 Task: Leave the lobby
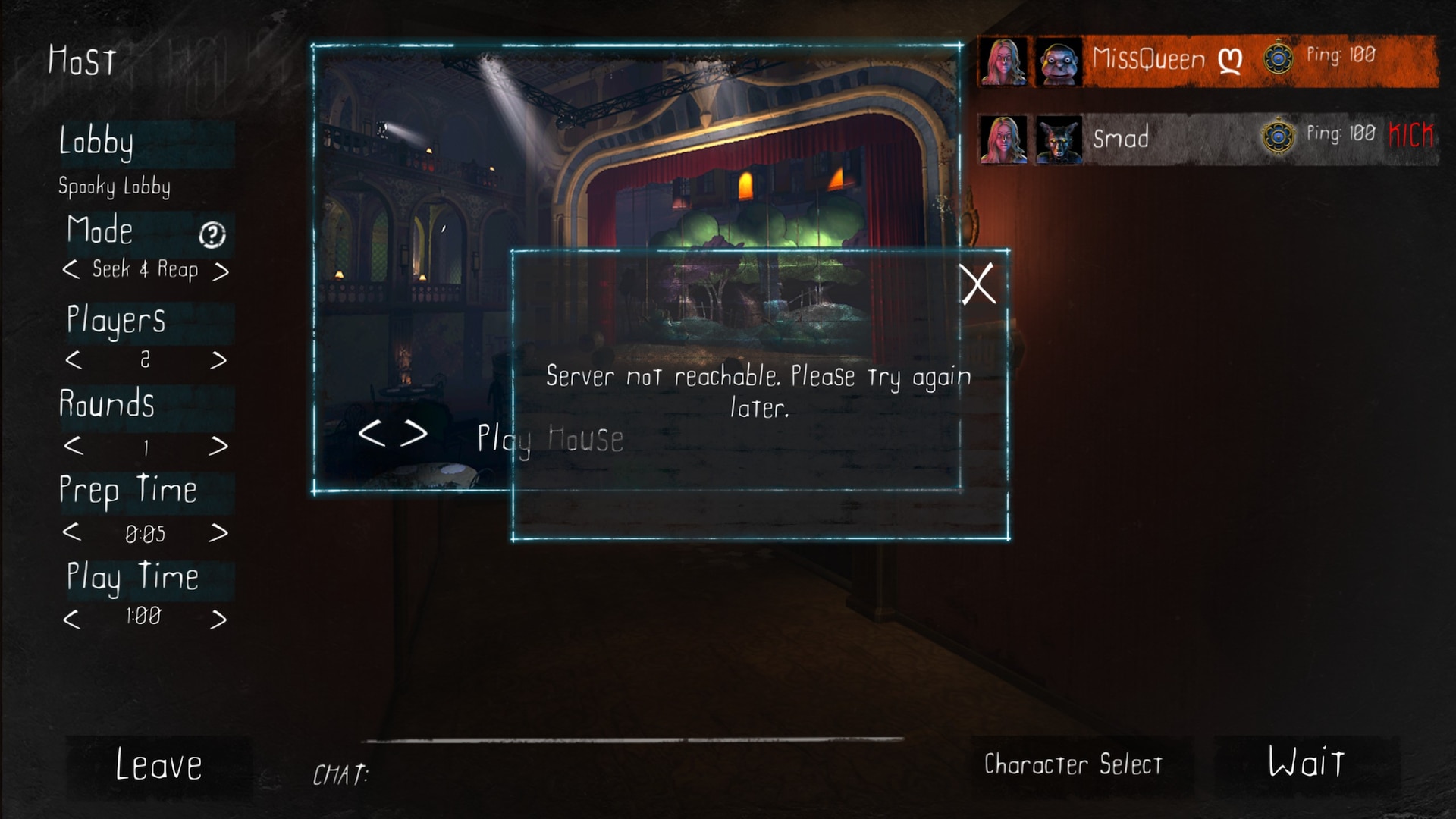coord(158,764)
